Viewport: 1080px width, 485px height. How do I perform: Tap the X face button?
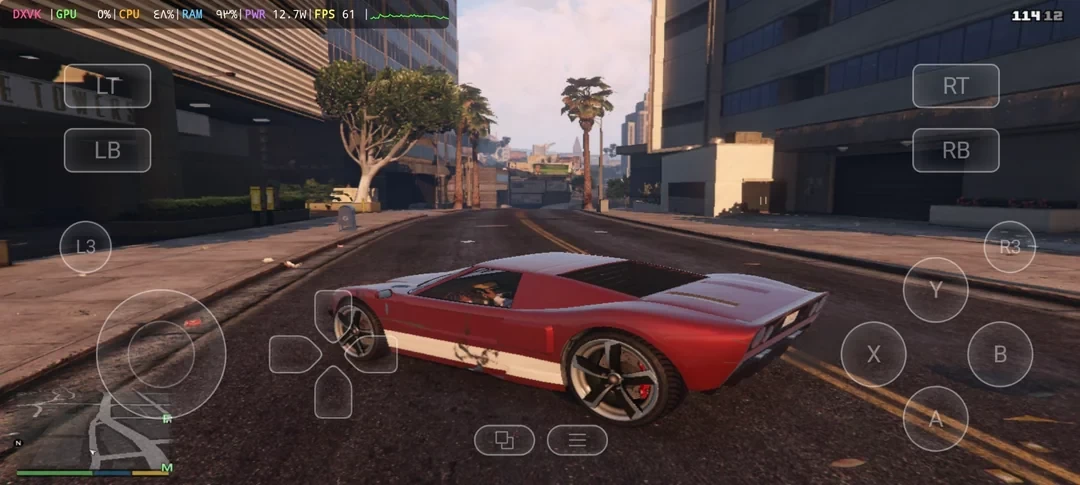[873, 354]
